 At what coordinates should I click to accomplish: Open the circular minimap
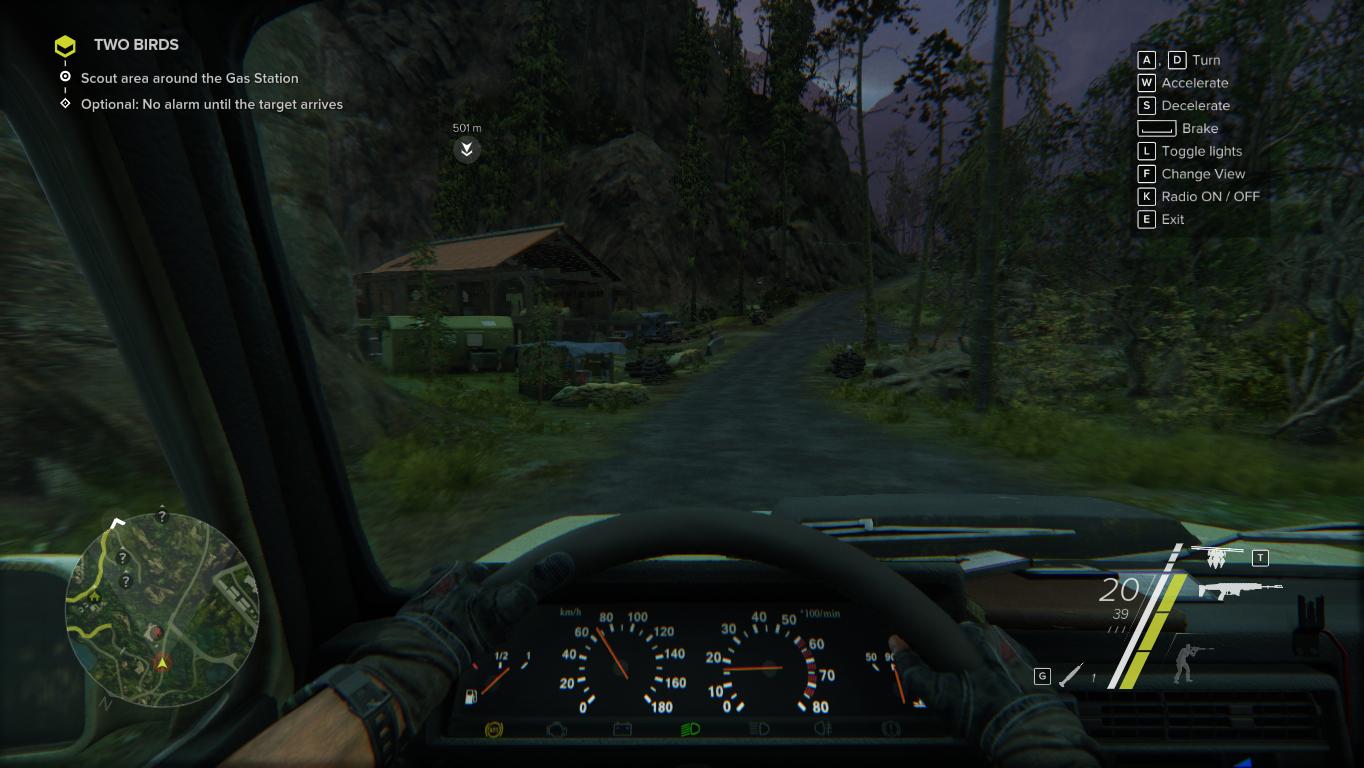click(162, 609)
